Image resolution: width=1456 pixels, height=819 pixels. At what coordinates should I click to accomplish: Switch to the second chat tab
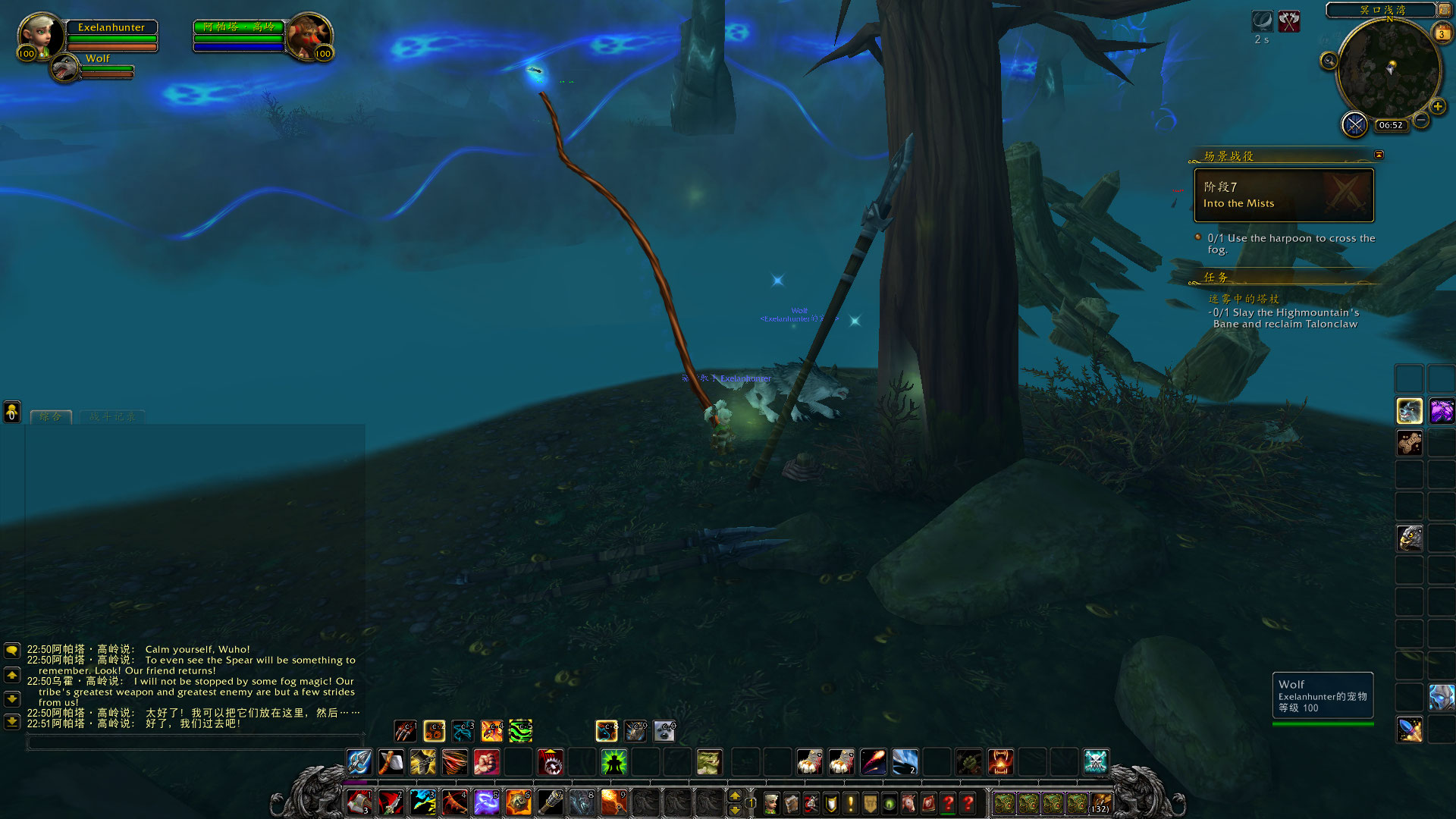[112, 416]
